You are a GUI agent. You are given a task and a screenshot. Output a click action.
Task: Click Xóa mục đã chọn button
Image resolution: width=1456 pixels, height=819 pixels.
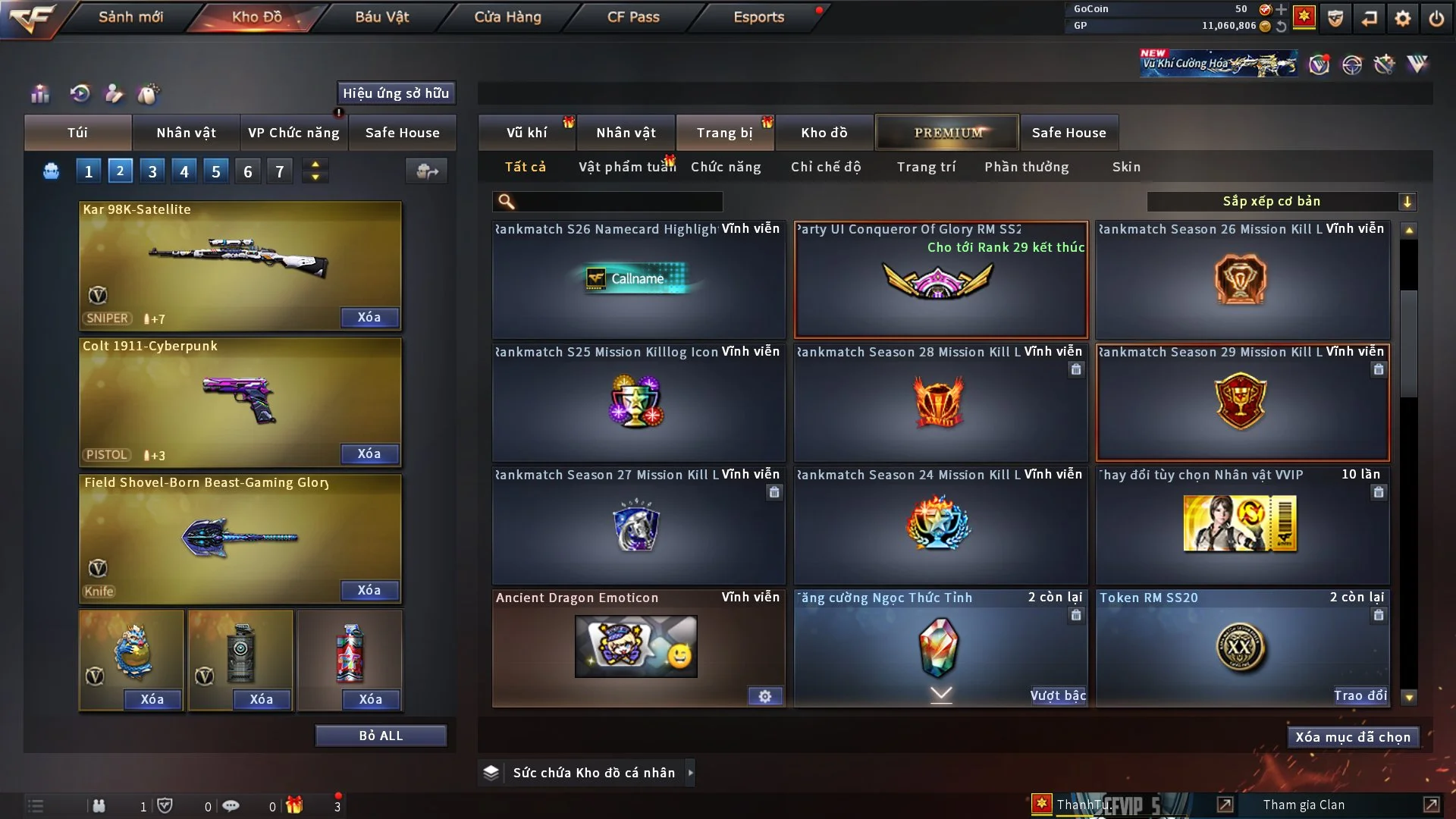coord(1353,737)
